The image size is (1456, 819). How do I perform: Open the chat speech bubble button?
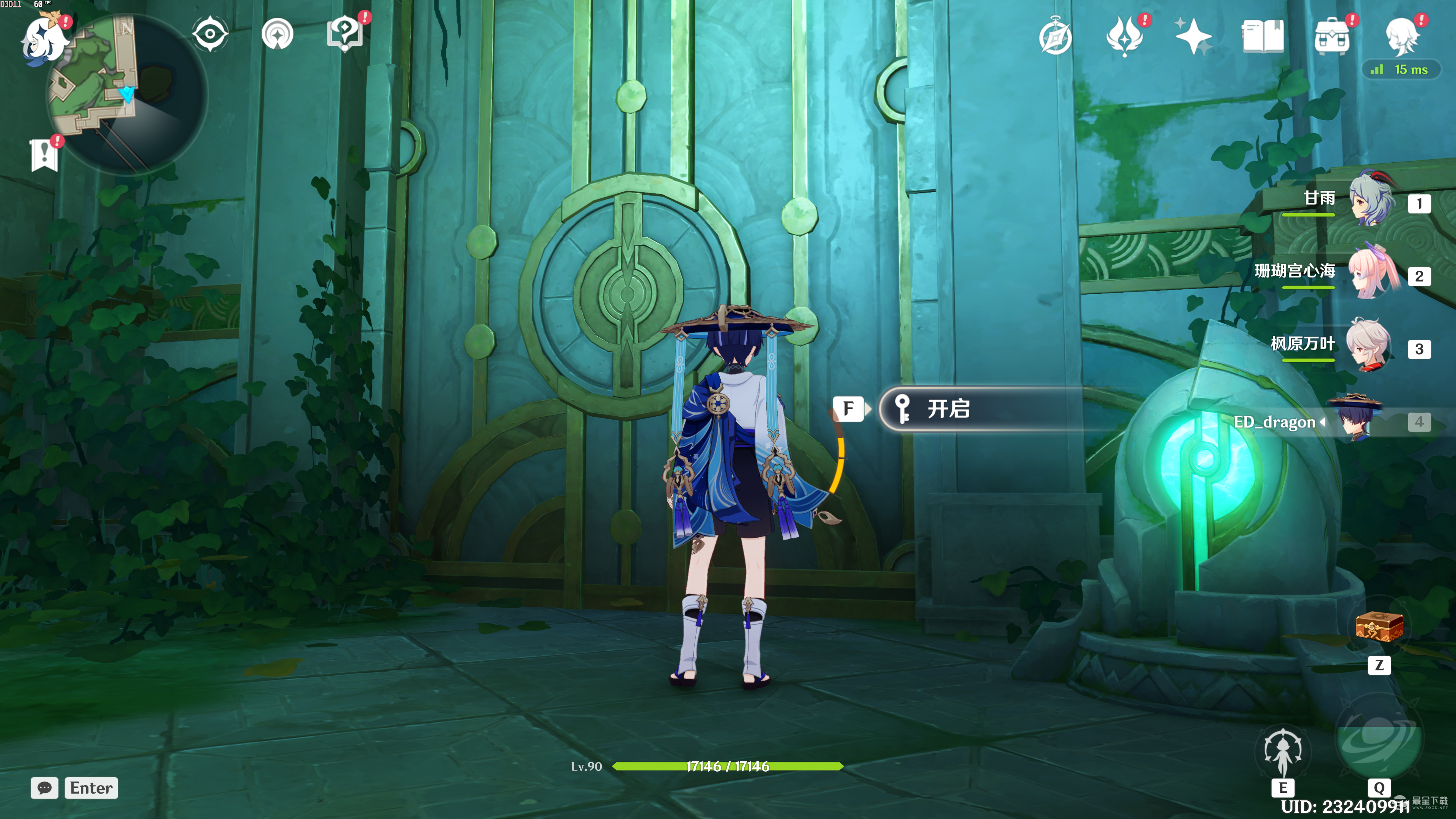click(x=45, y=788)
